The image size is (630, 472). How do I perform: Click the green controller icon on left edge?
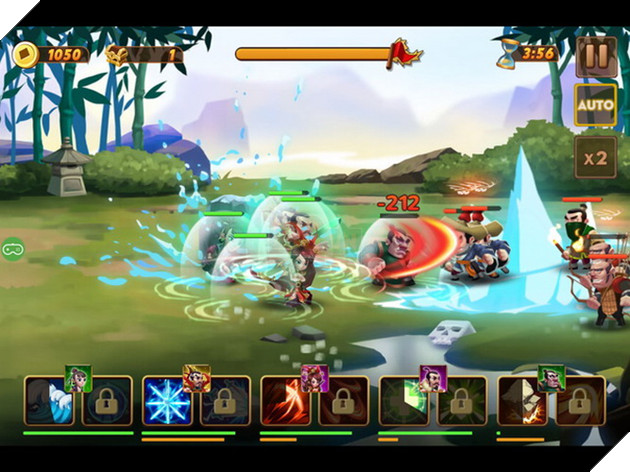(12, 247)
